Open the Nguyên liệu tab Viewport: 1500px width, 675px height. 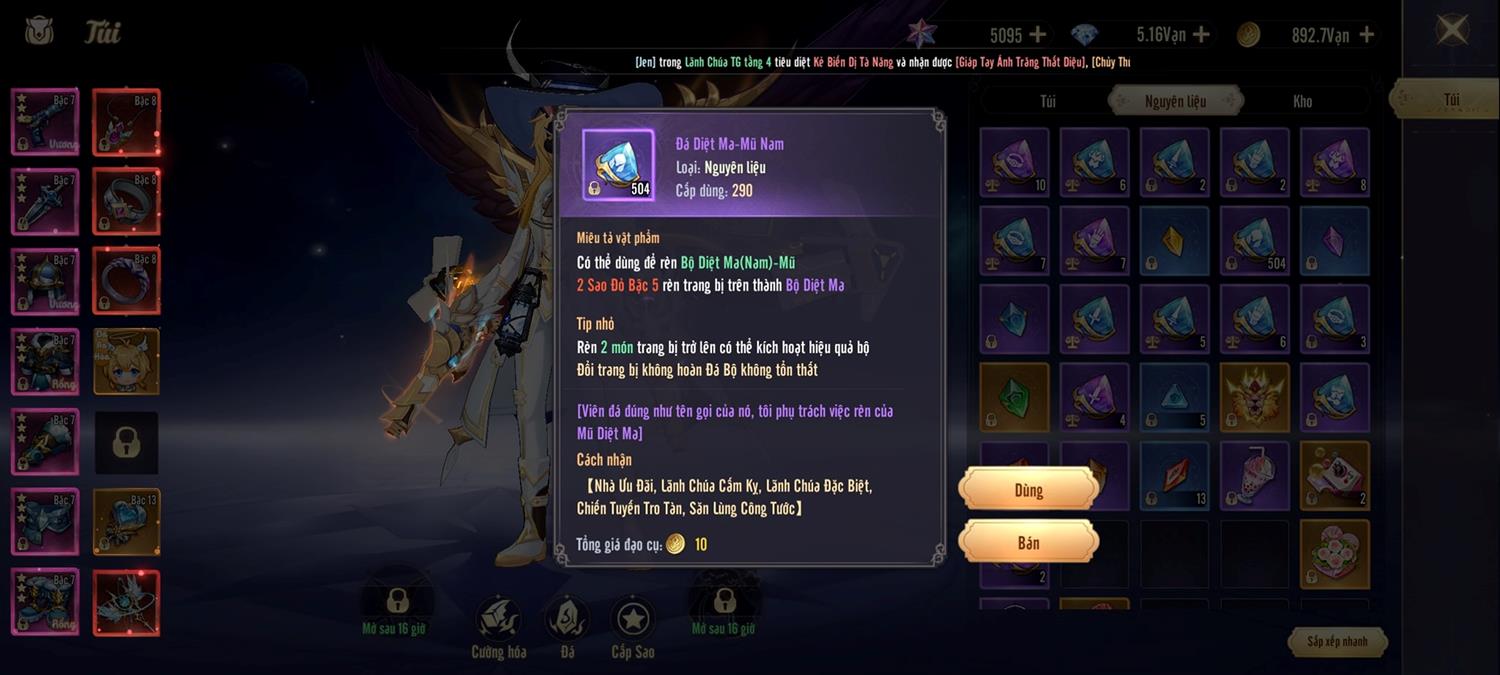point(1175,101)
